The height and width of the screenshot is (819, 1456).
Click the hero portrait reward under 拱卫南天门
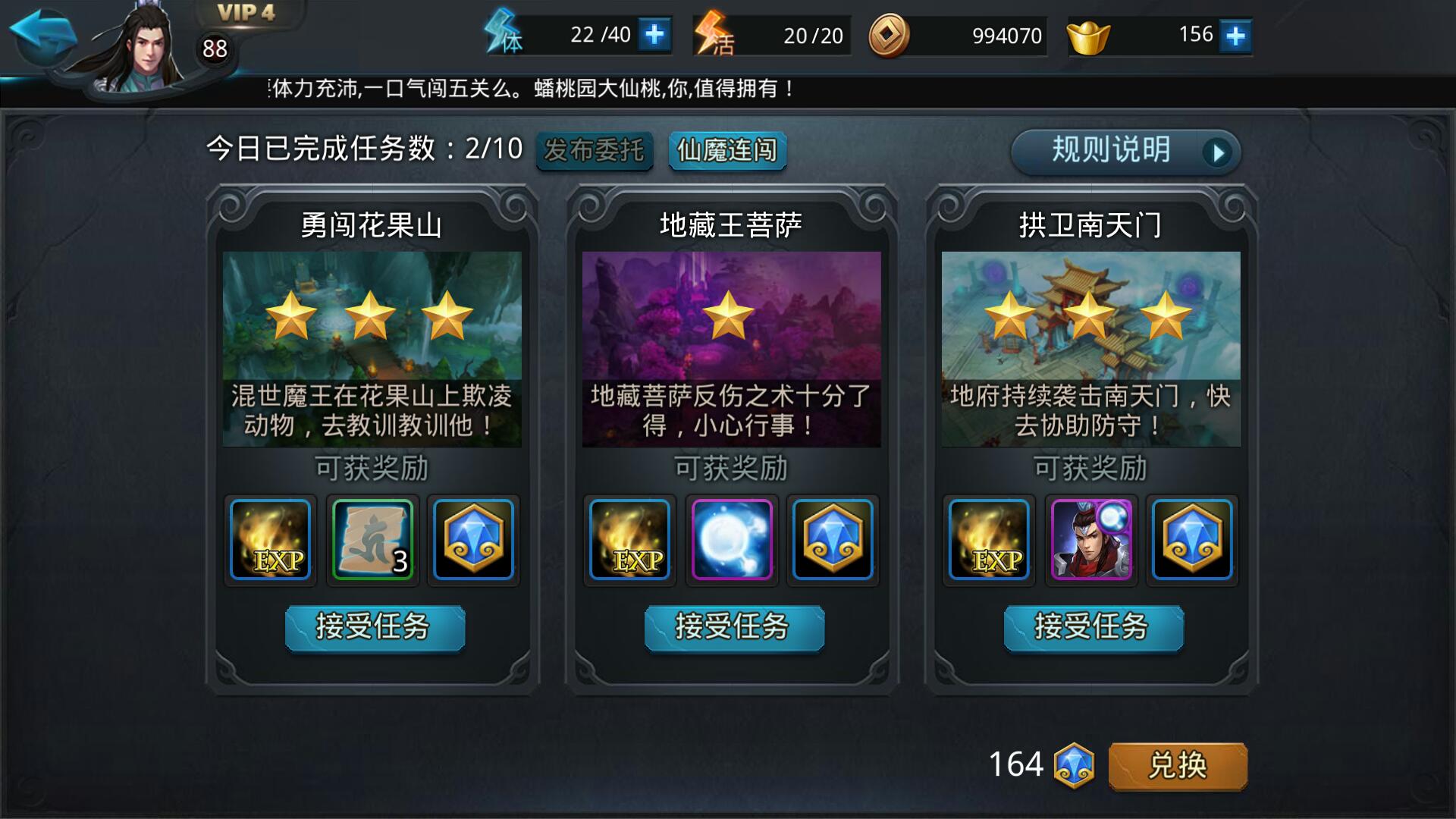(x=1091, y=540)
